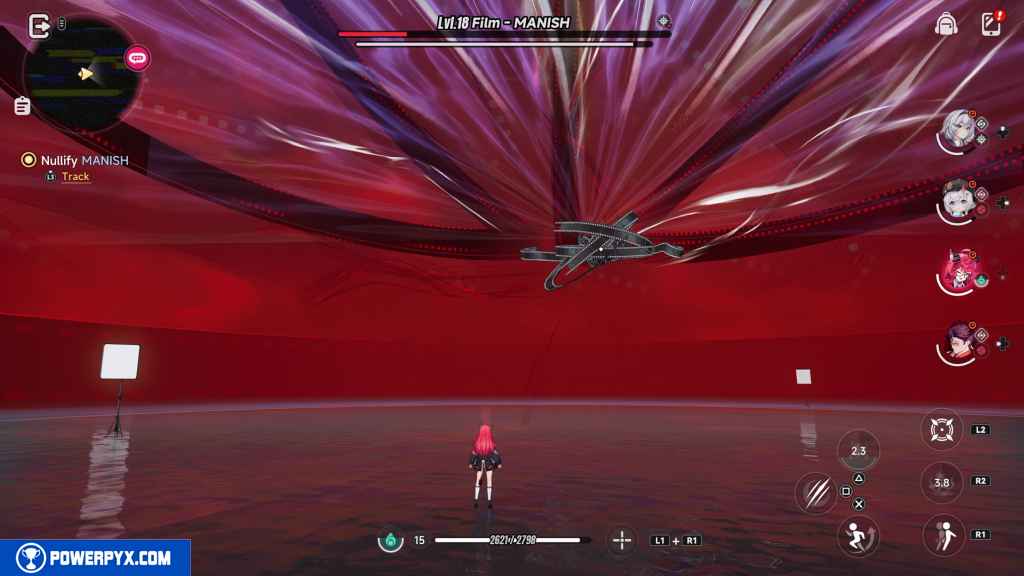This screenshot has height=576, width=1024.
Task: Tap the four-arrow crosshair icon by health bar
Action: [x=622, y=540]
